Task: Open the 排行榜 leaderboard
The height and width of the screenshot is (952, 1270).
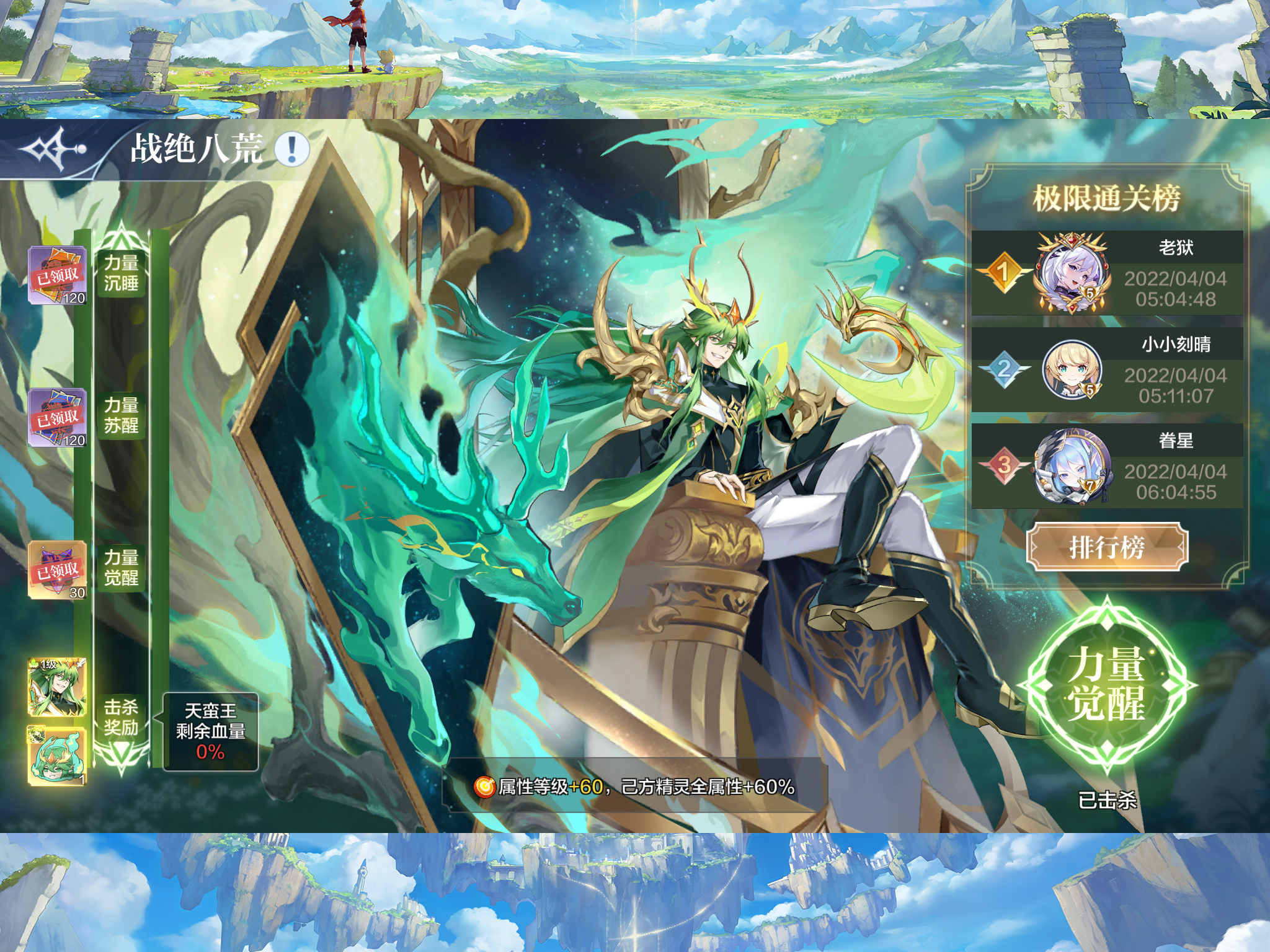Action: coord(1107,547)
